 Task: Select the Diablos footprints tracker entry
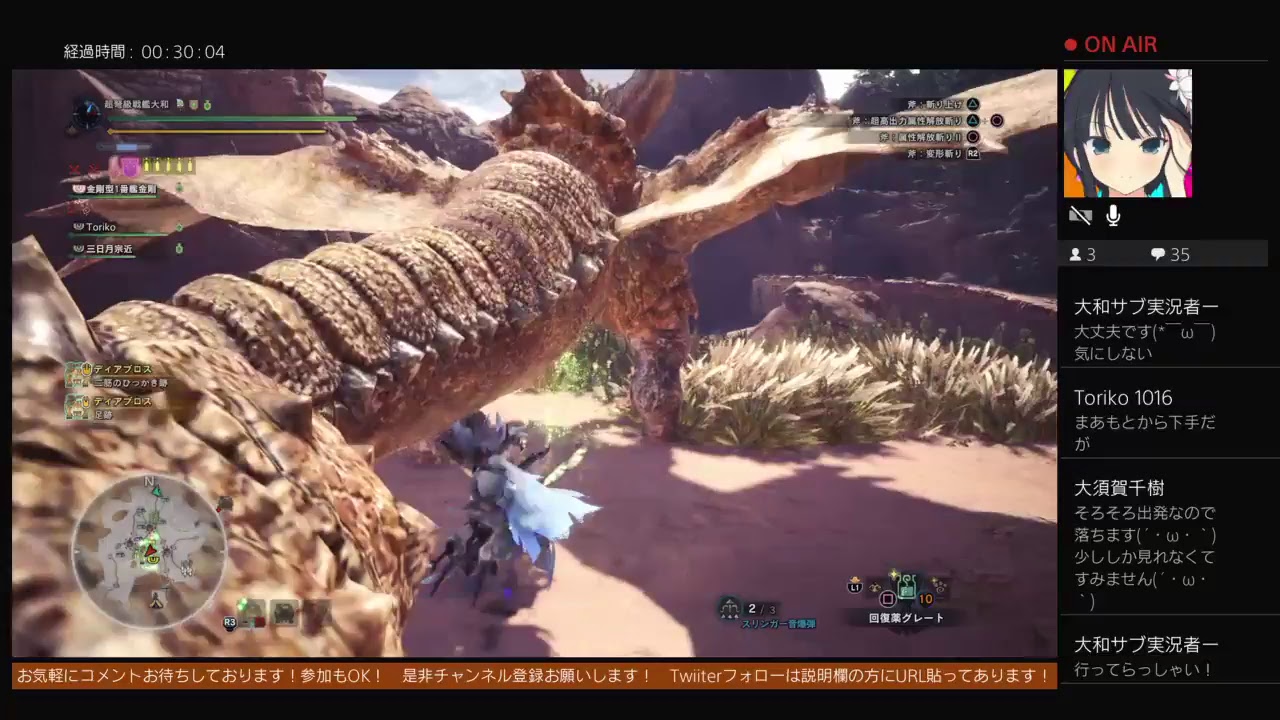coord(110,407)
